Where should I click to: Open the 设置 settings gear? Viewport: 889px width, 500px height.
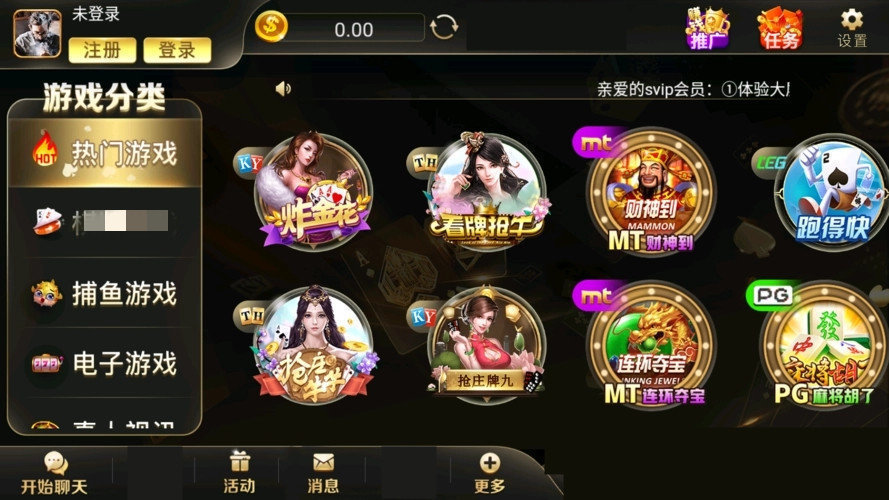852,28
